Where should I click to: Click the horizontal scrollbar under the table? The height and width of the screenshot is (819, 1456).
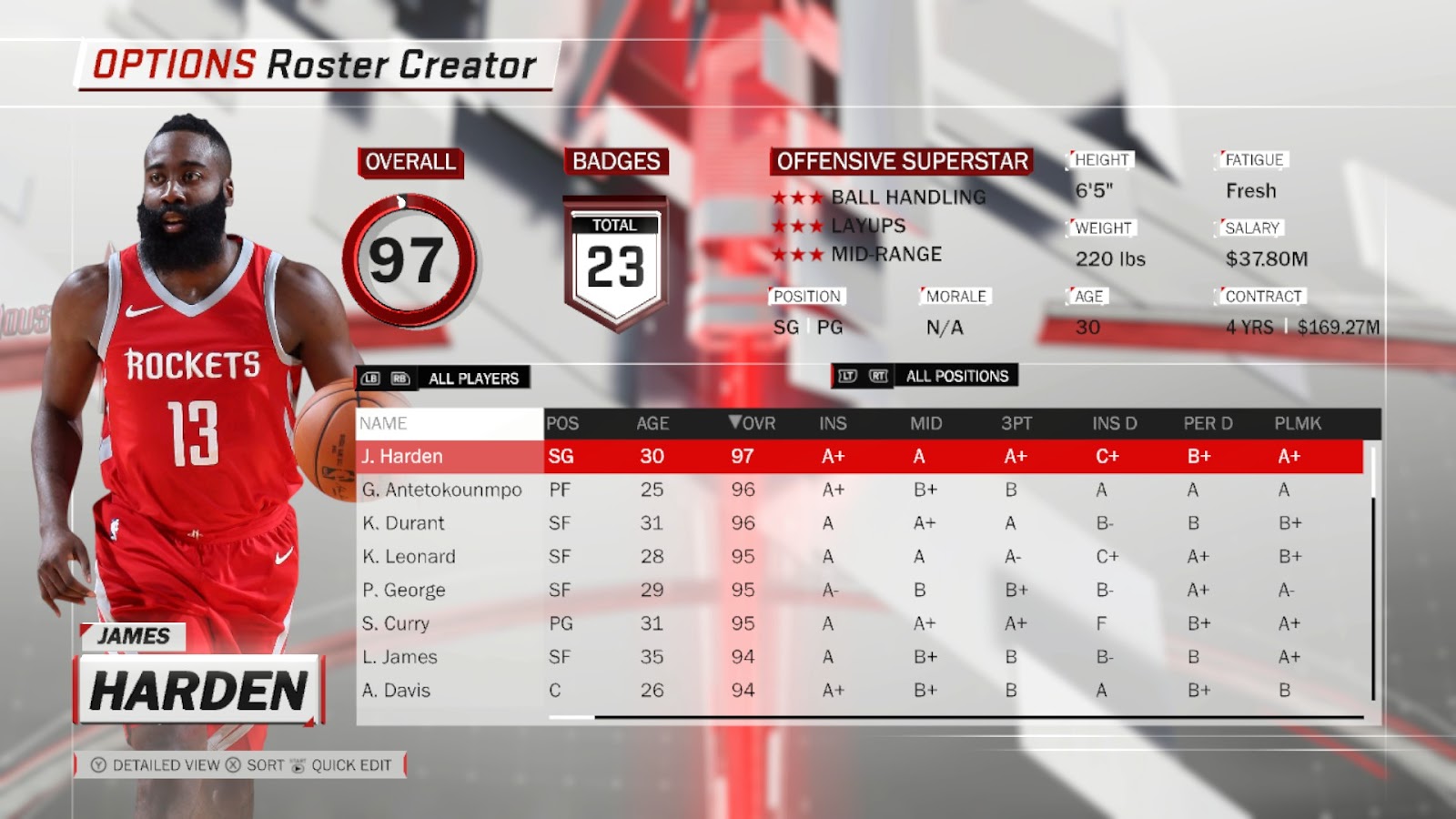955,718
